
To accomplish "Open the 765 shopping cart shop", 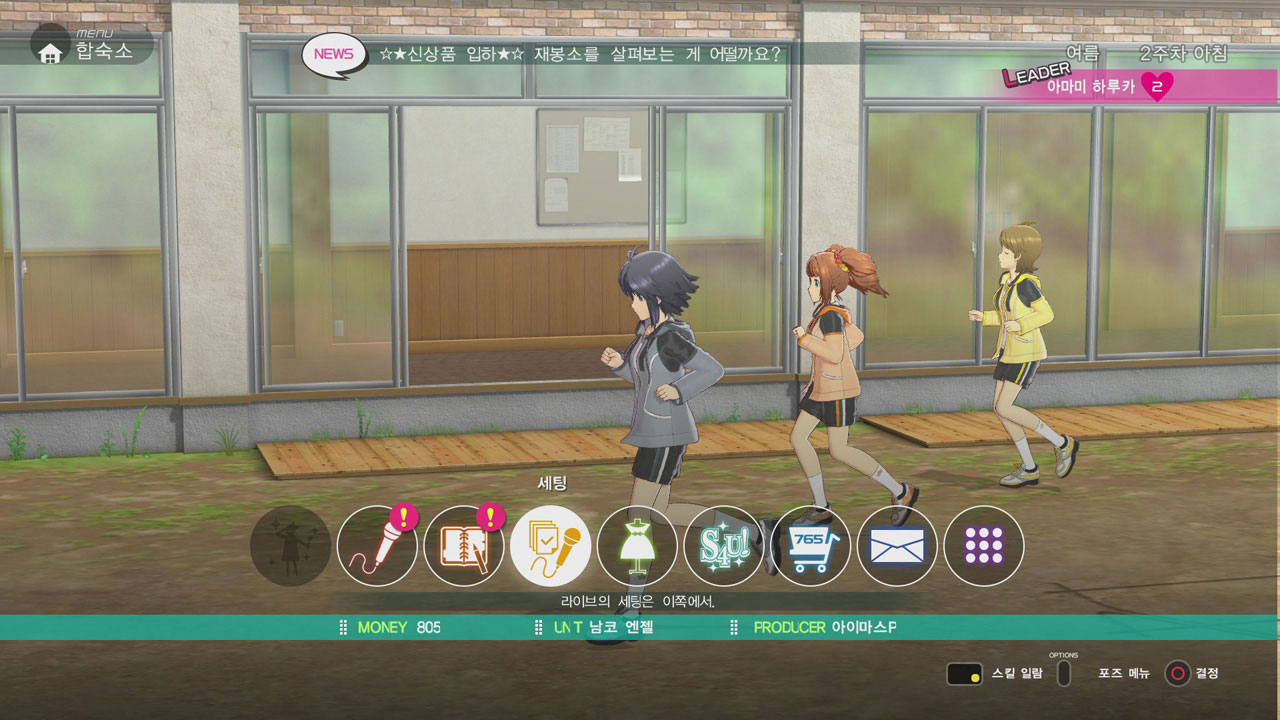I will [810, 546].
